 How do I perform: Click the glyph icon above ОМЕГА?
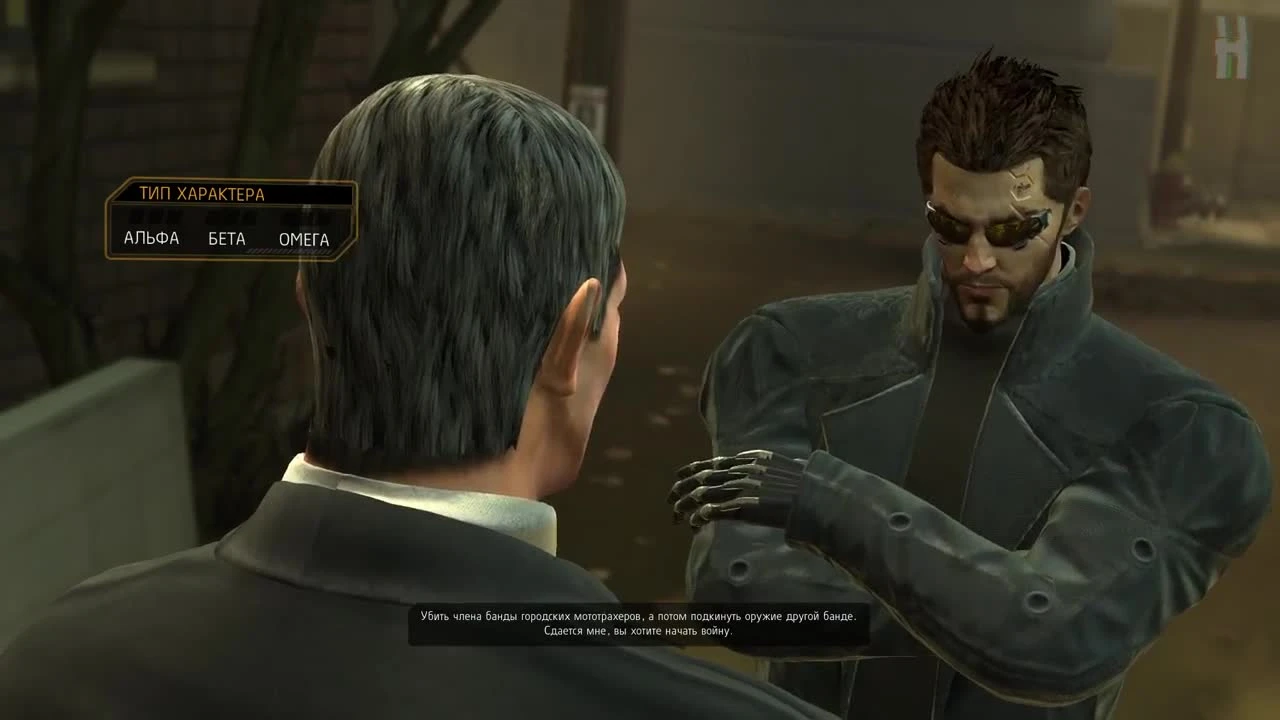click(303, 216)
